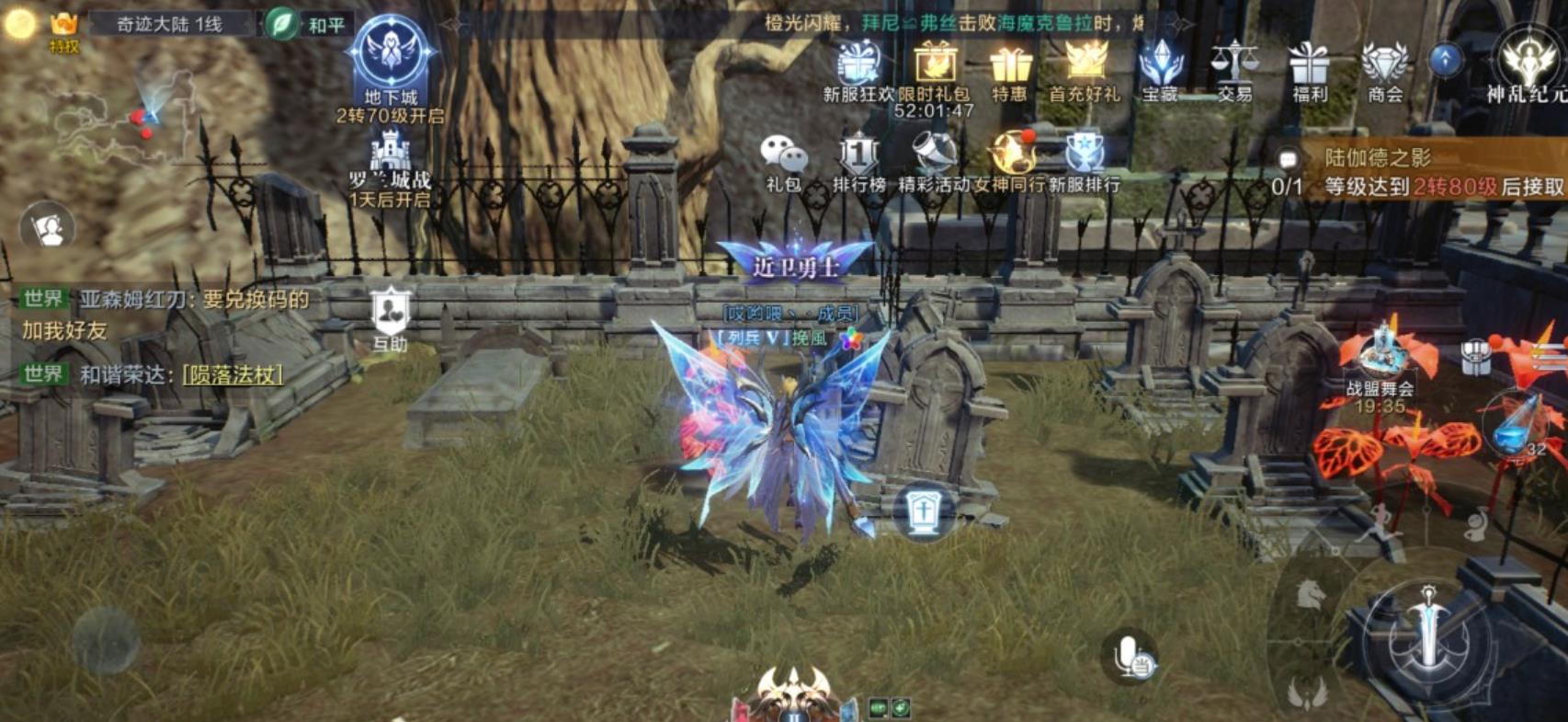Toggle the 和平 peace mode button
1568x722 pixels.
pyautogui.click(x=306, y=24)
